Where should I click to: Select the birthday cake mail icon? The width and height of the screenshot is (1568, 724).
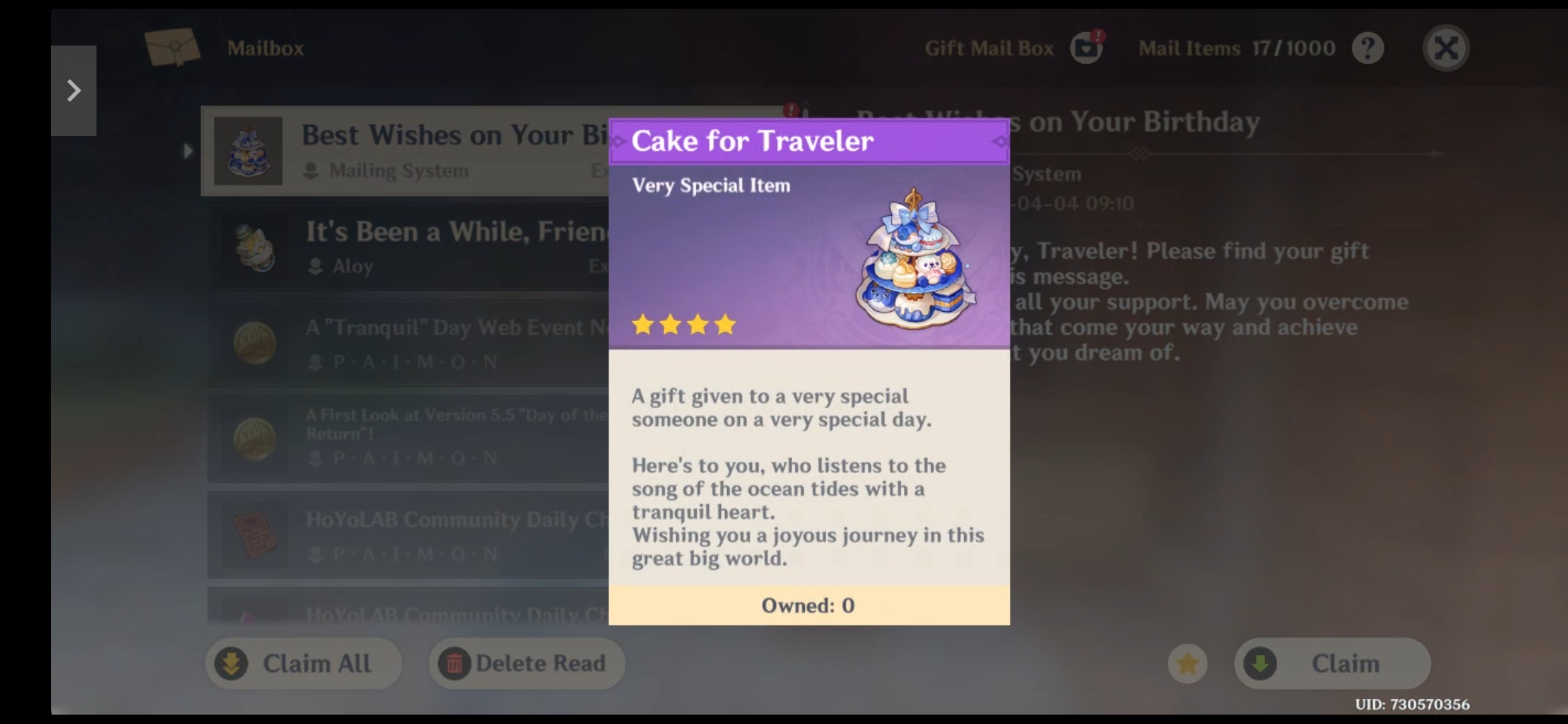click(x=249, y=152)
